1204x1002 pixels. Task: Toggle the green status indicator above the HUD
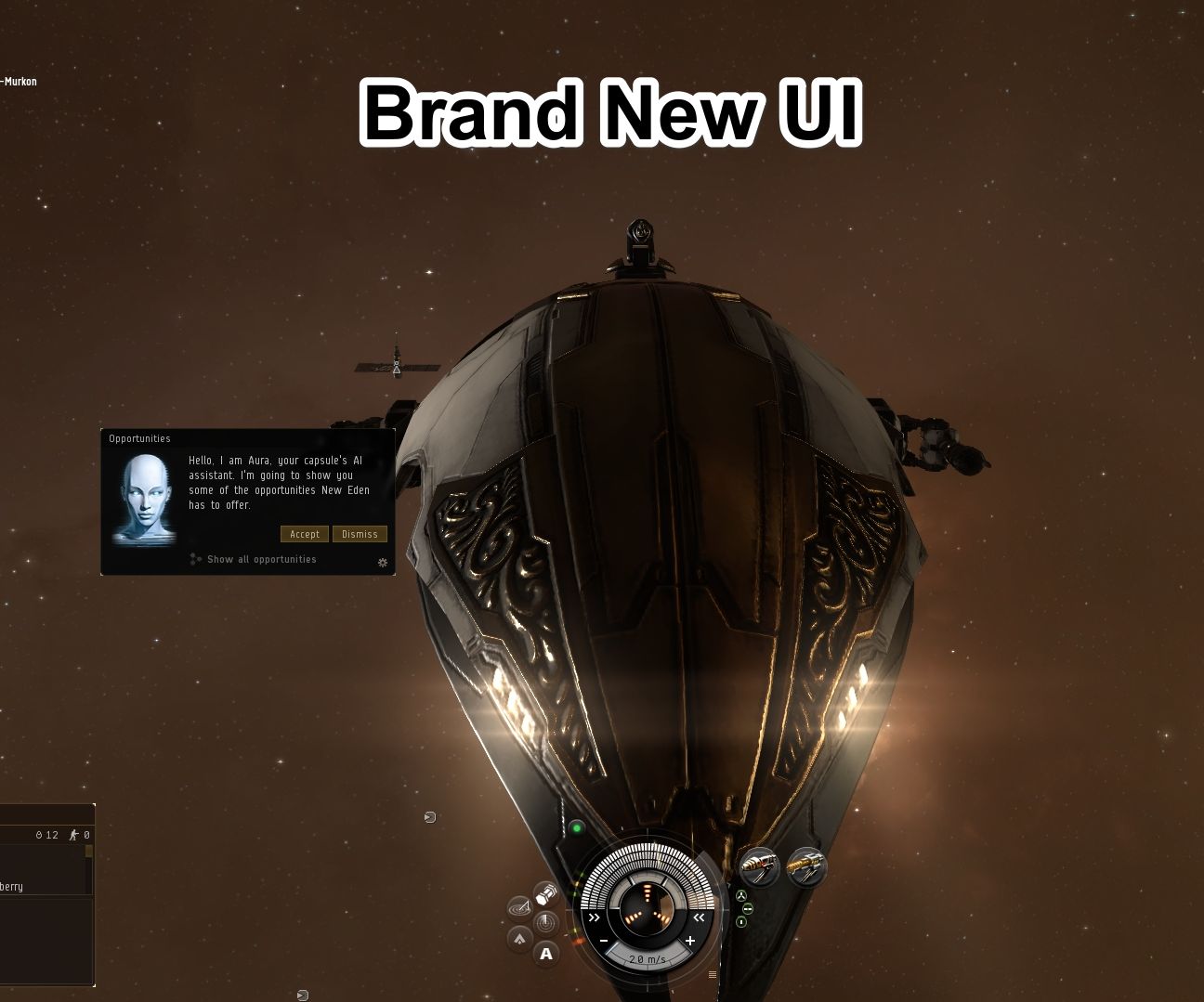[577, 827]
